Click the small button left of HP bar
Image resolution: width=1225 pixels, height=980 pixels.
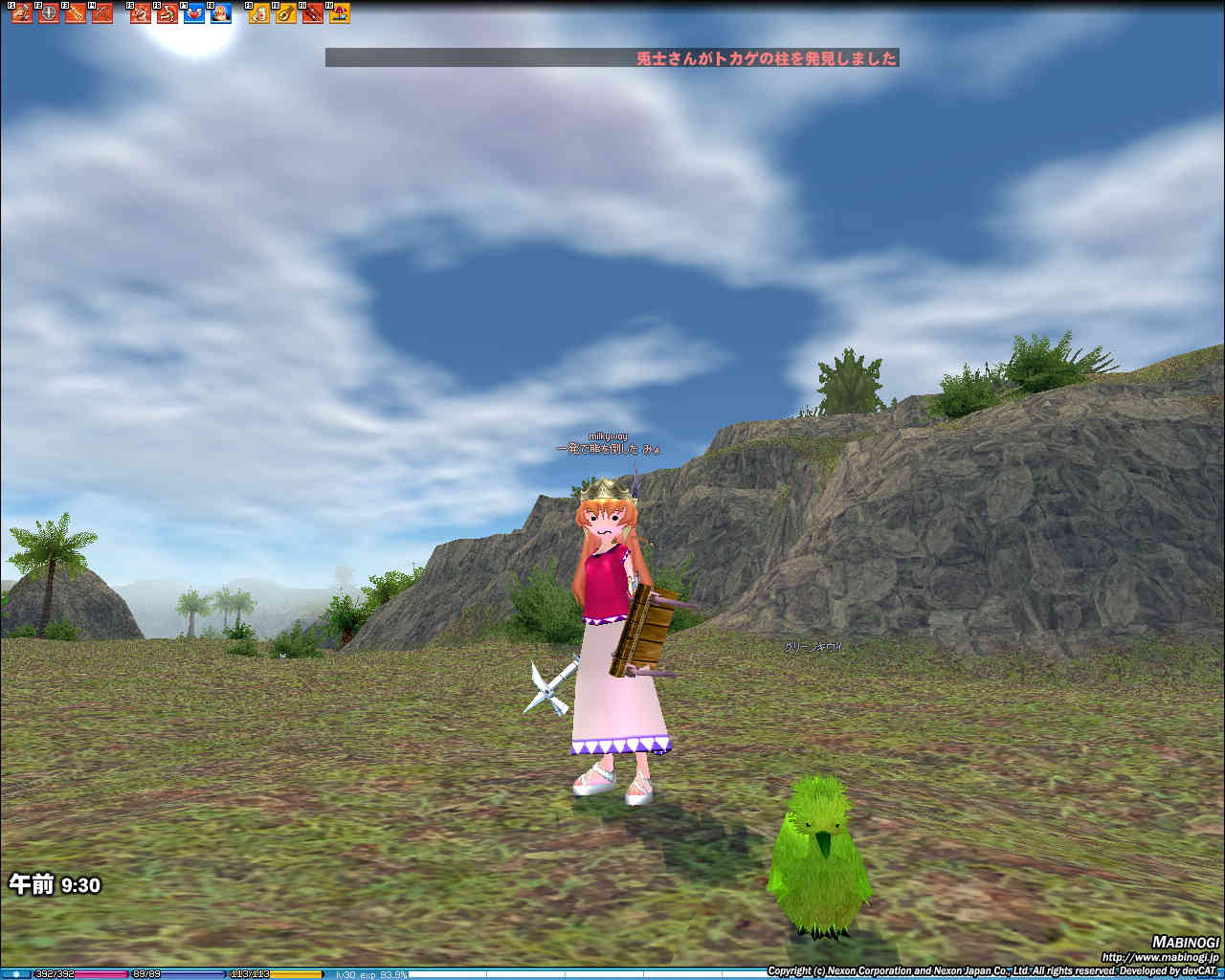pyautogui.click(x=16, y=974)
